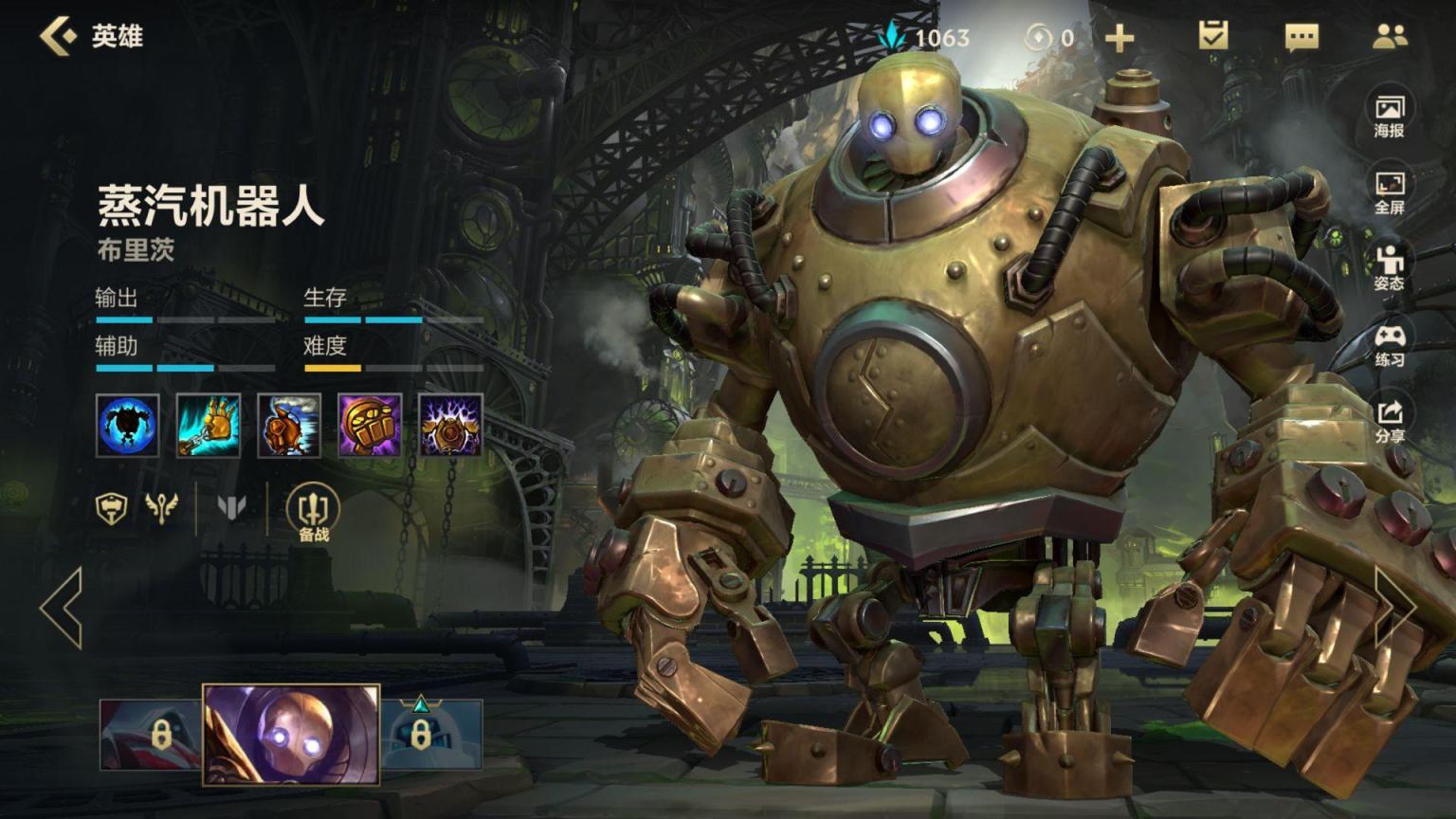Tap the 分享 share button

click(x=1389, y=421)
